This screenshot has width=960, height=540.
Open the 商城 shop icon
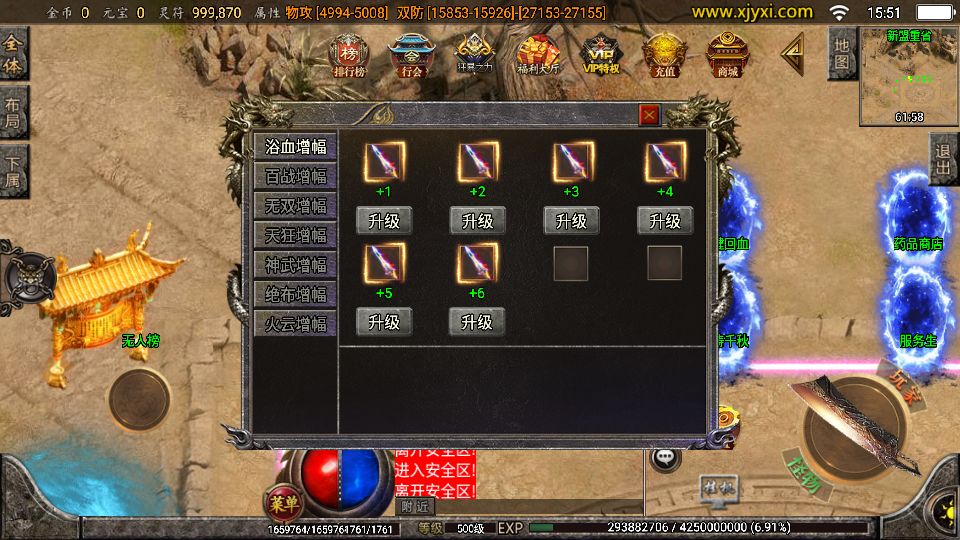pos(726,55)
